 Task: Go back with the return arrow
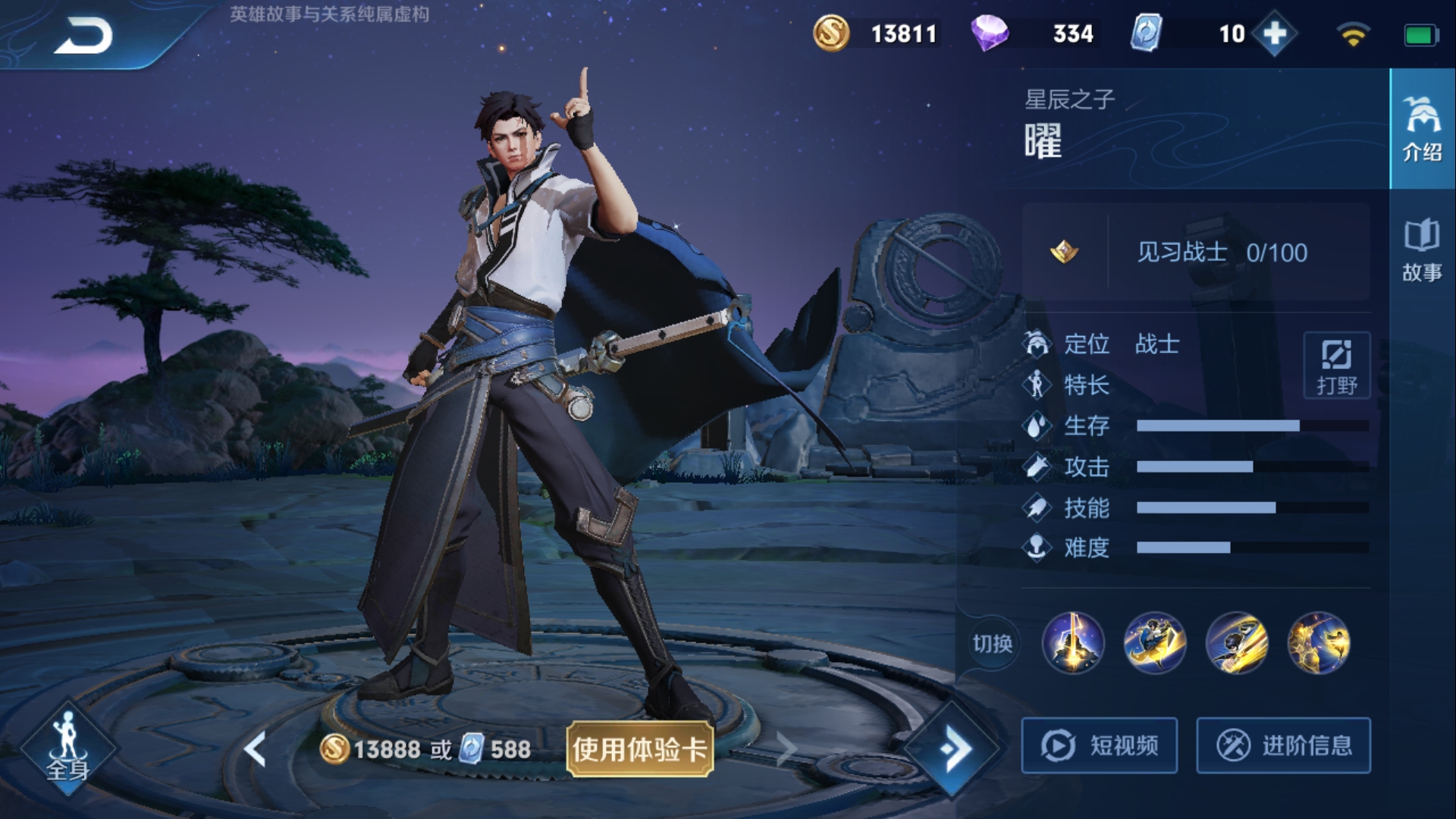[83, 36]
